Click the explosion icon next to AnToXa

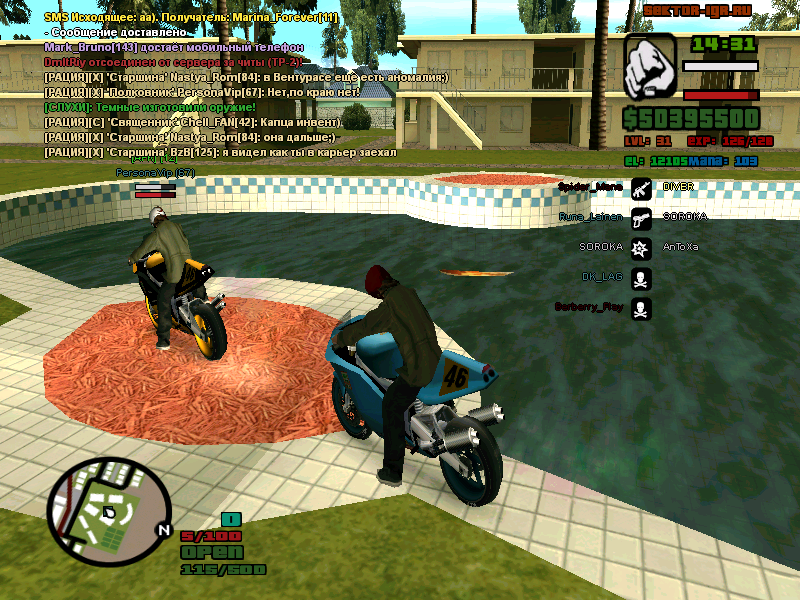click(x=641, y=247)
